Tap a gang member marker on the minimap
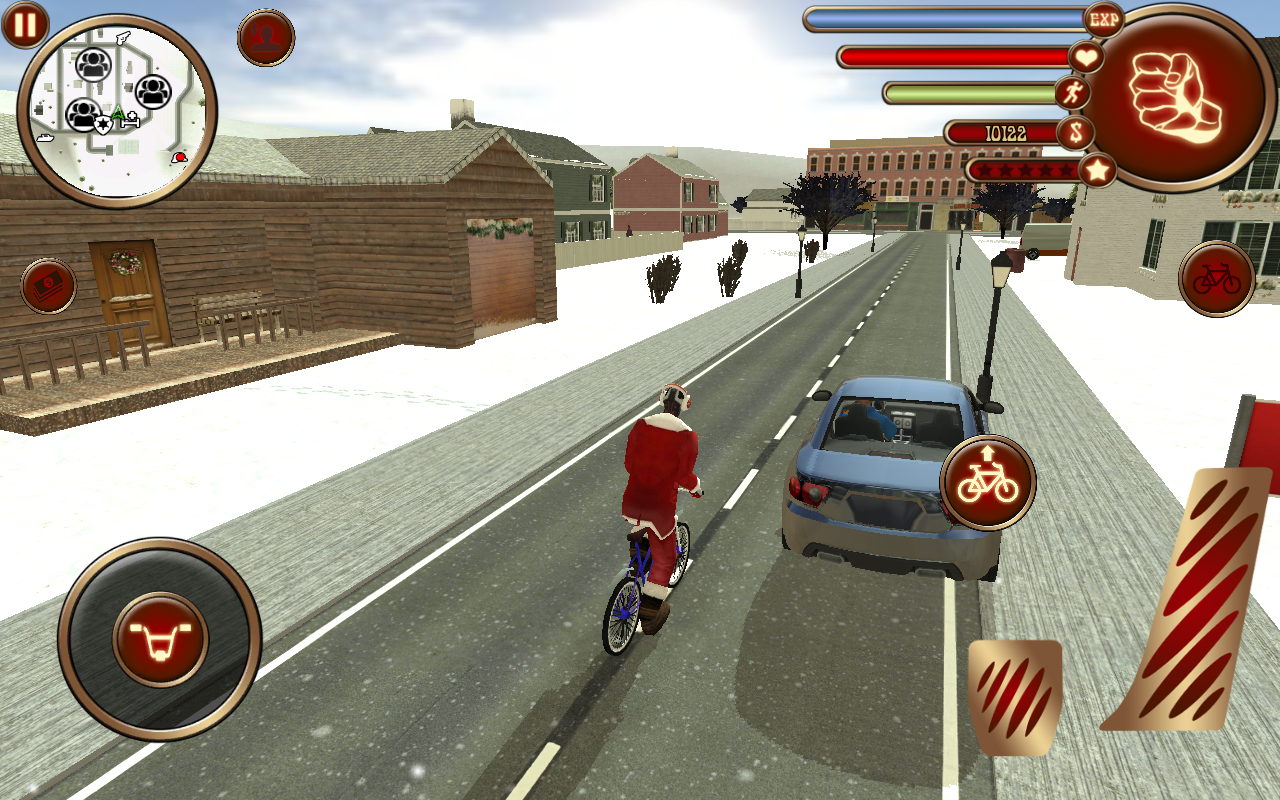The width and height of the screenshot is (1280, 800). [x=93, y=64]
